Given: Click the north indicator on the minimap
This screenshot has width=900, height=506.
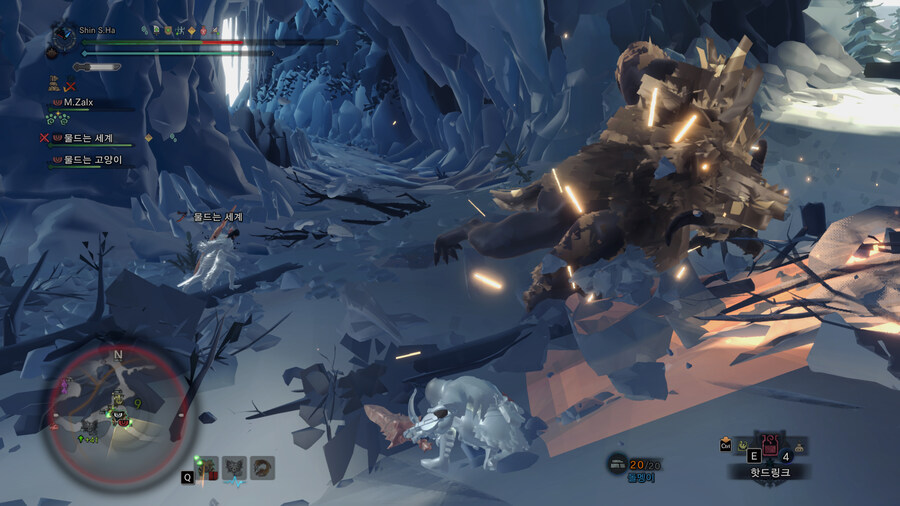Looking at the screenshot, I should [118, 354].
